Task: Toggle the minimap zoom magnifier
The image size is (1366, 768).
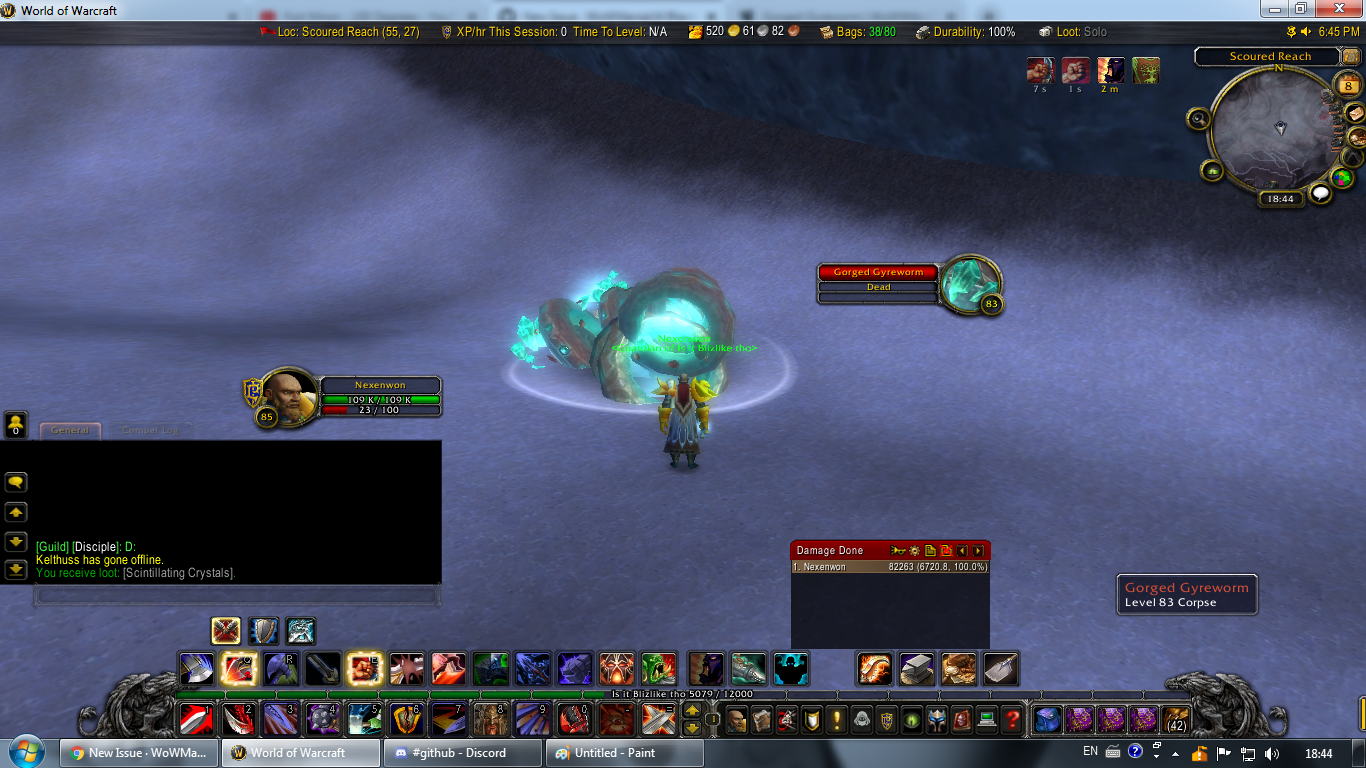Action: tap(1199, 118)
